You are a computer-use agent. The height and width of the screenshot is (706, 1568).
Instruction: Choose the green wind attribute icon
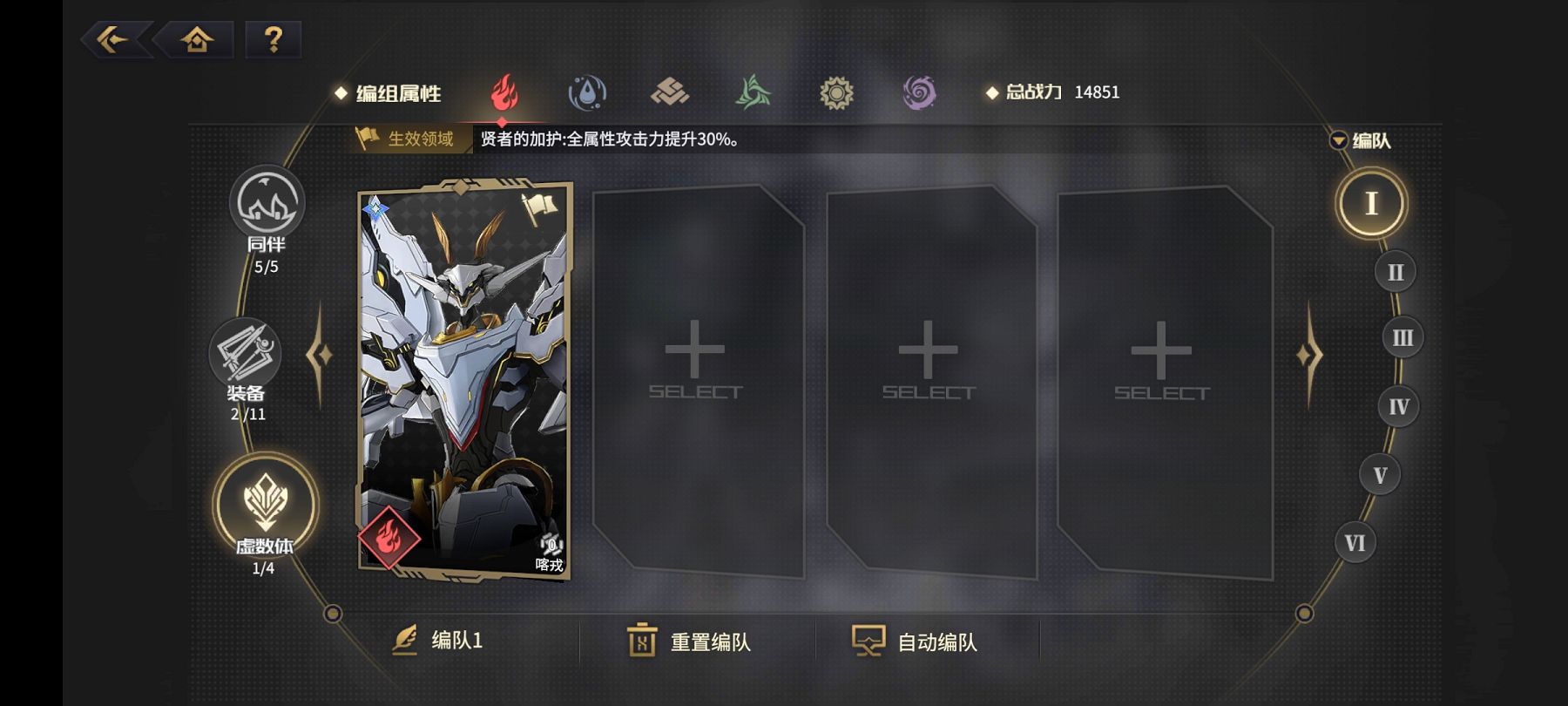click(x=753, y=92)
